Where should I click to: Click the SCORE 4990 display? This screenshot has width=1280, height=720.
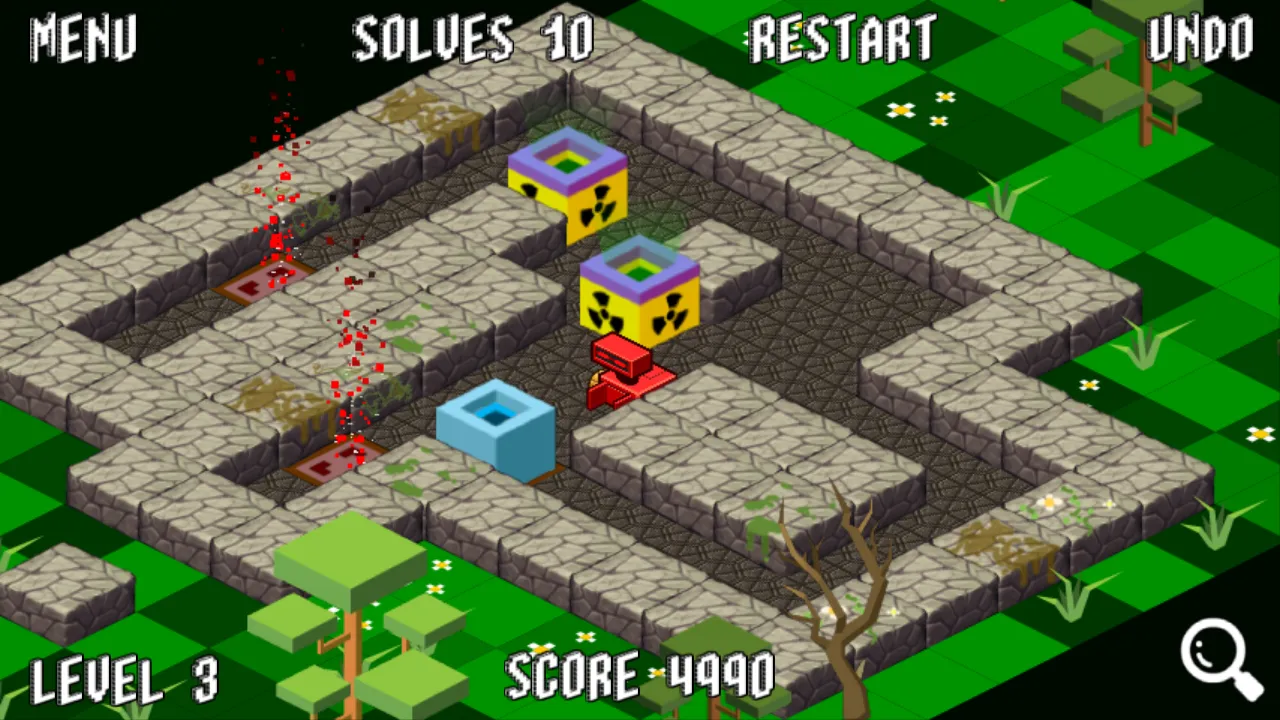[x=640, y=677]
